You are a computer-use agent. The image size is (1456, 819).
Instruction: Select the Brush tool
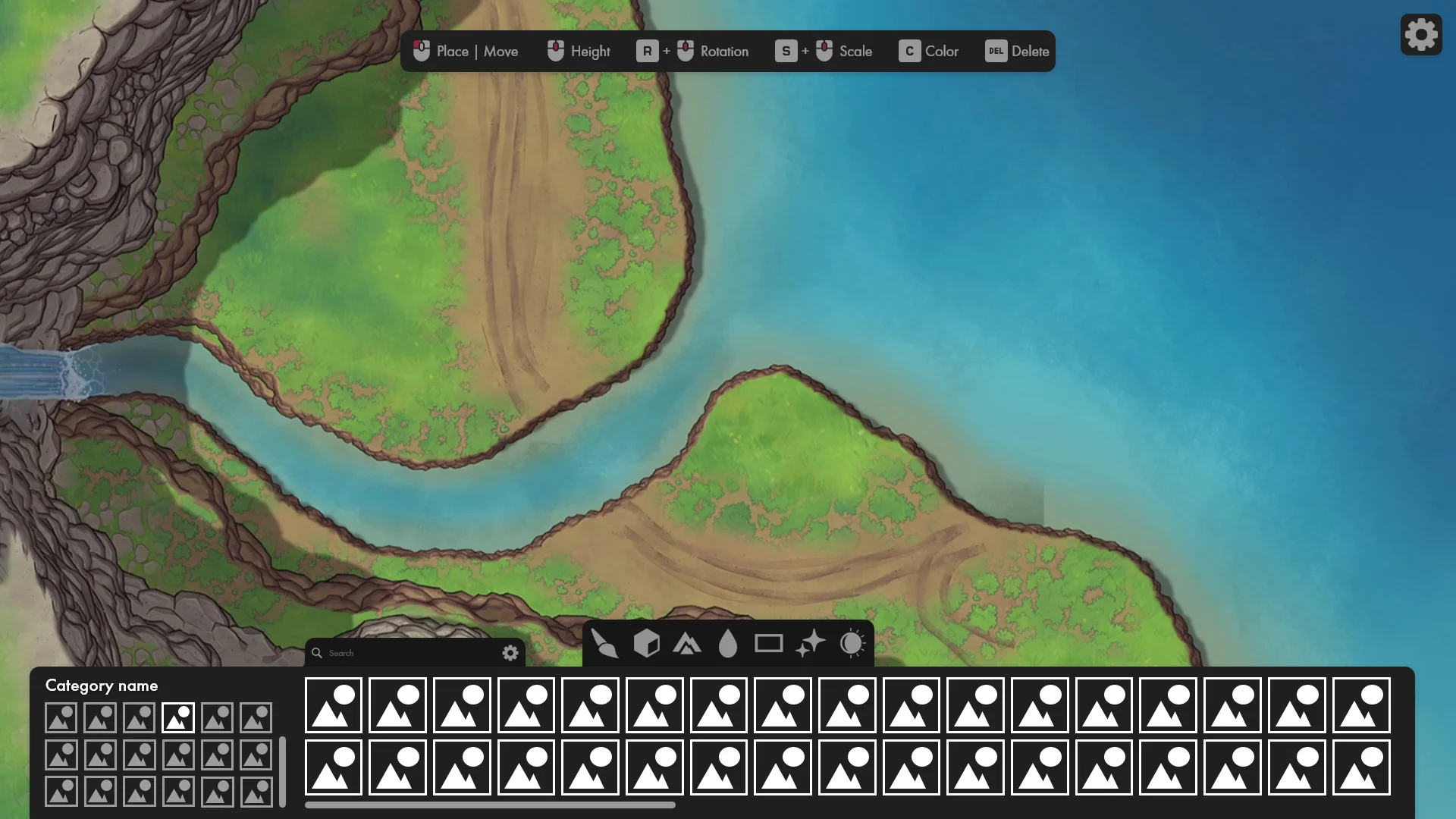pyautogui.click(x=605, y=644)
